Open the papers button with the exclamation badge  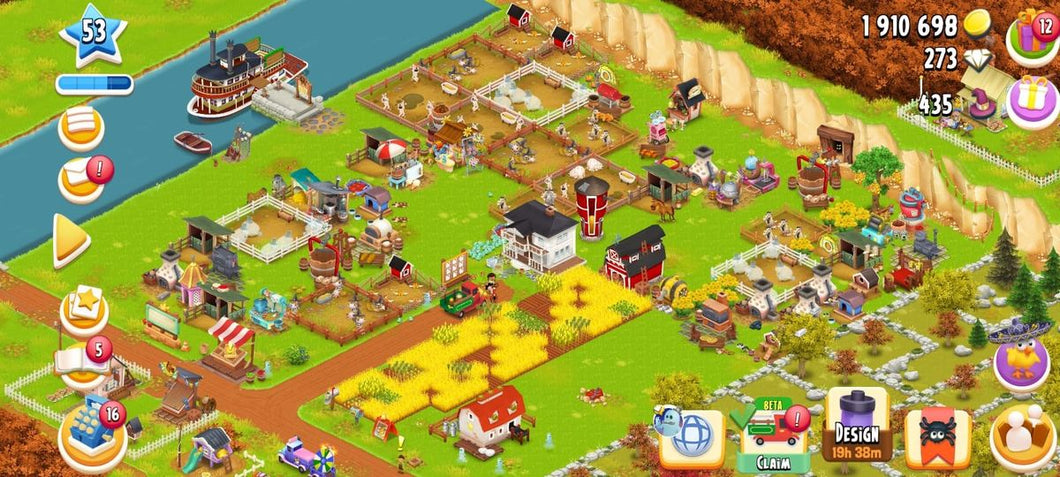point(81,180)
